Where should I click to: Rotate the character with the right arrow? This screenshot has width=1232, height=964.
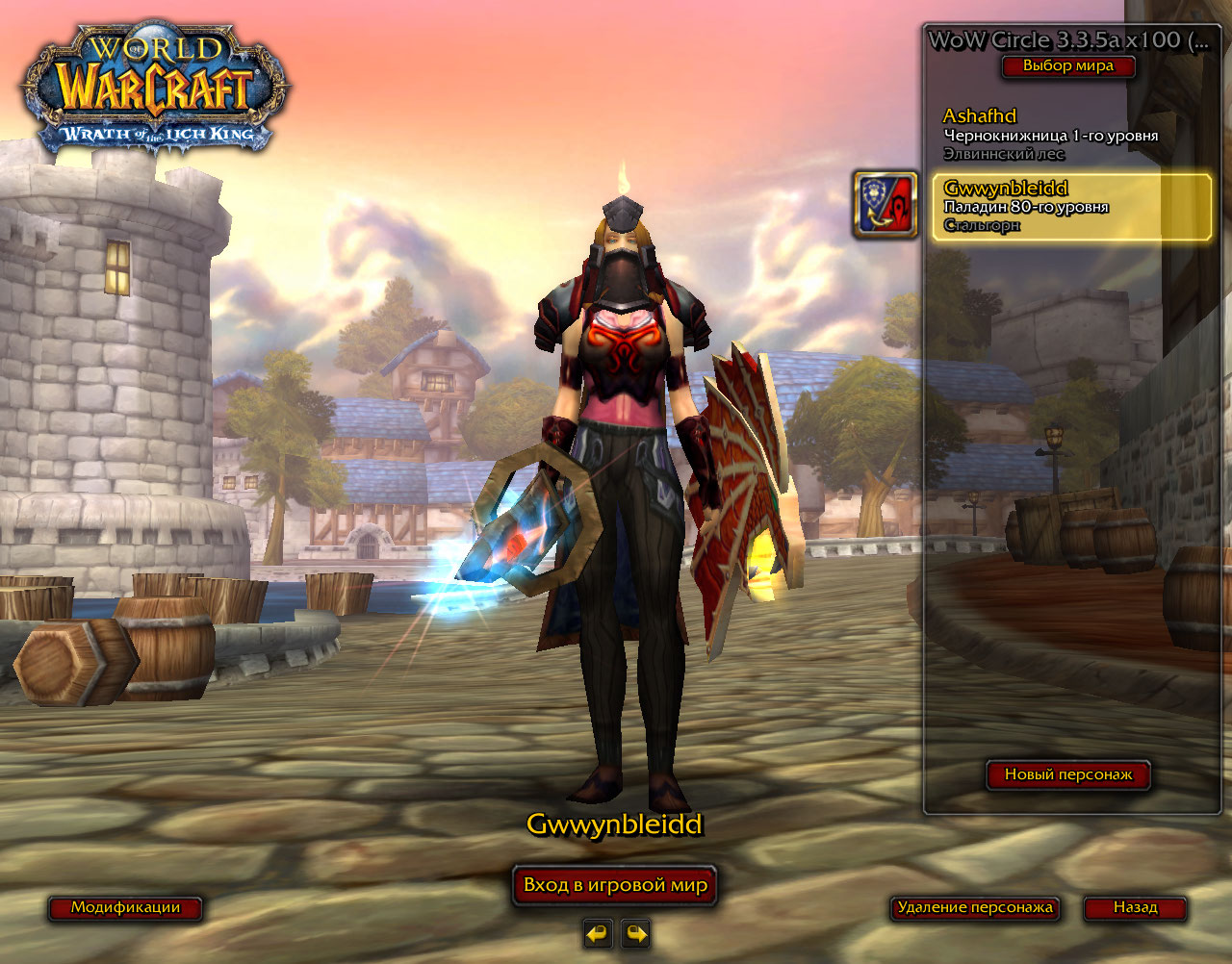(x=635, y=933)
